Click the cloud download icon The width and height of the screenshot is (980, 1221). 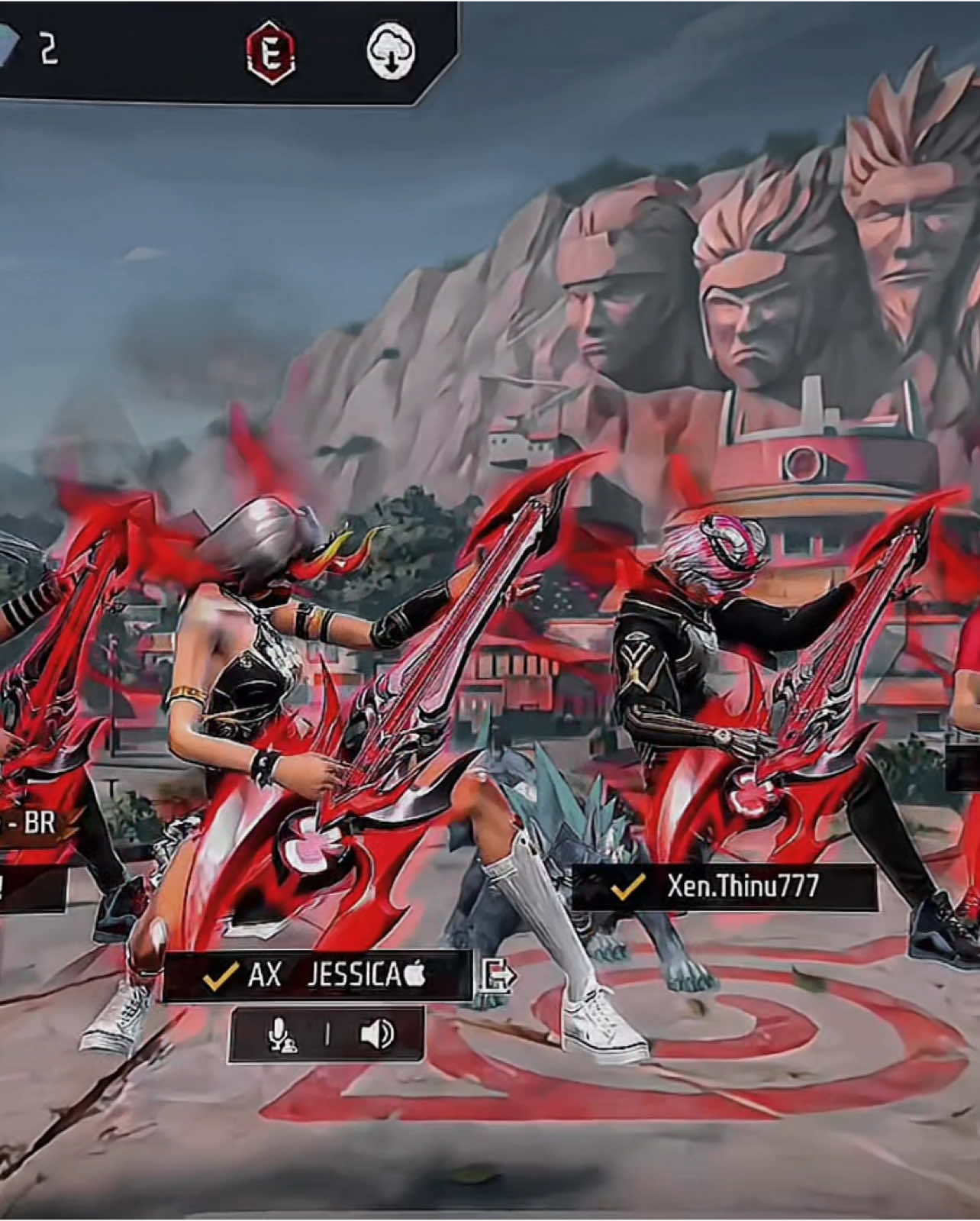click(391, 52)
